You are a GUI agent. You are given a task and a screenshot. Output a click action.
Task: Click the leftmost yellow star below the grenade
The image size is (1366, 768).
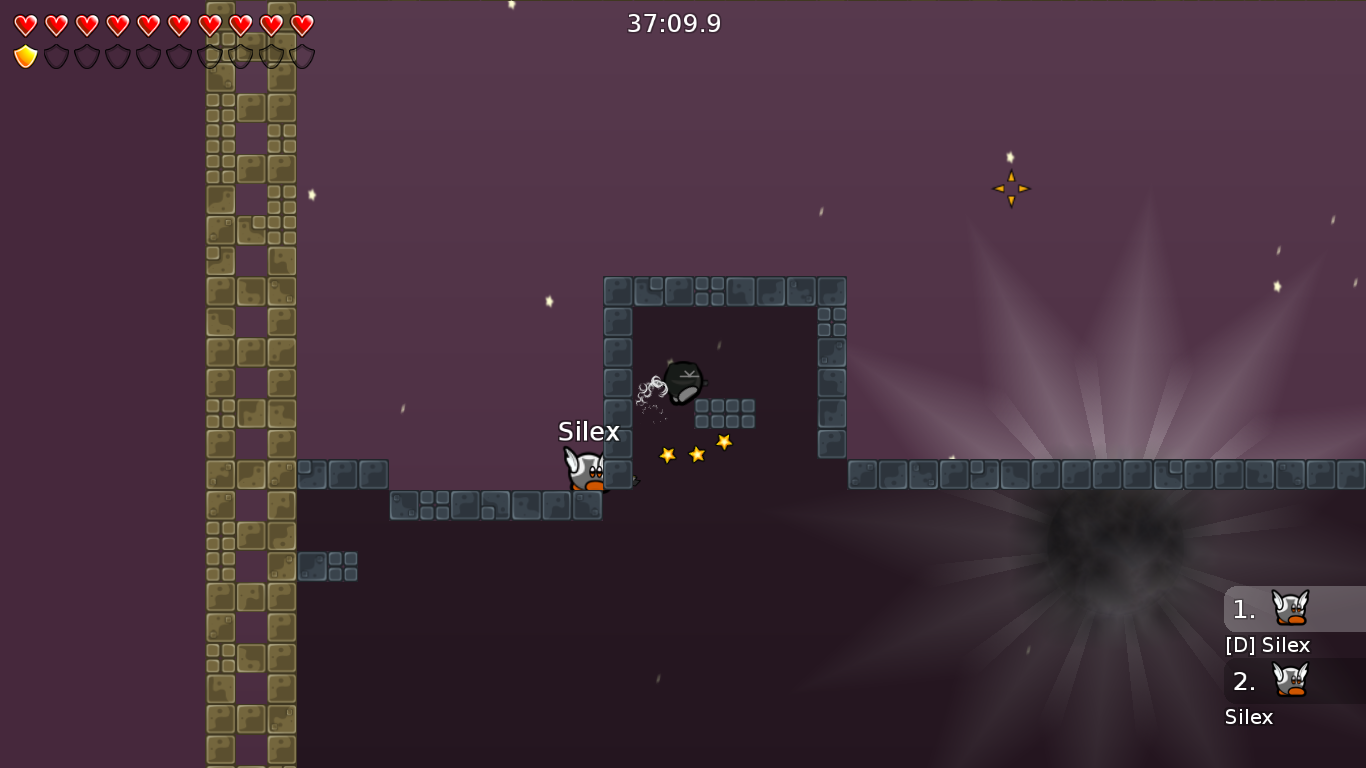(x=667, y=455)
